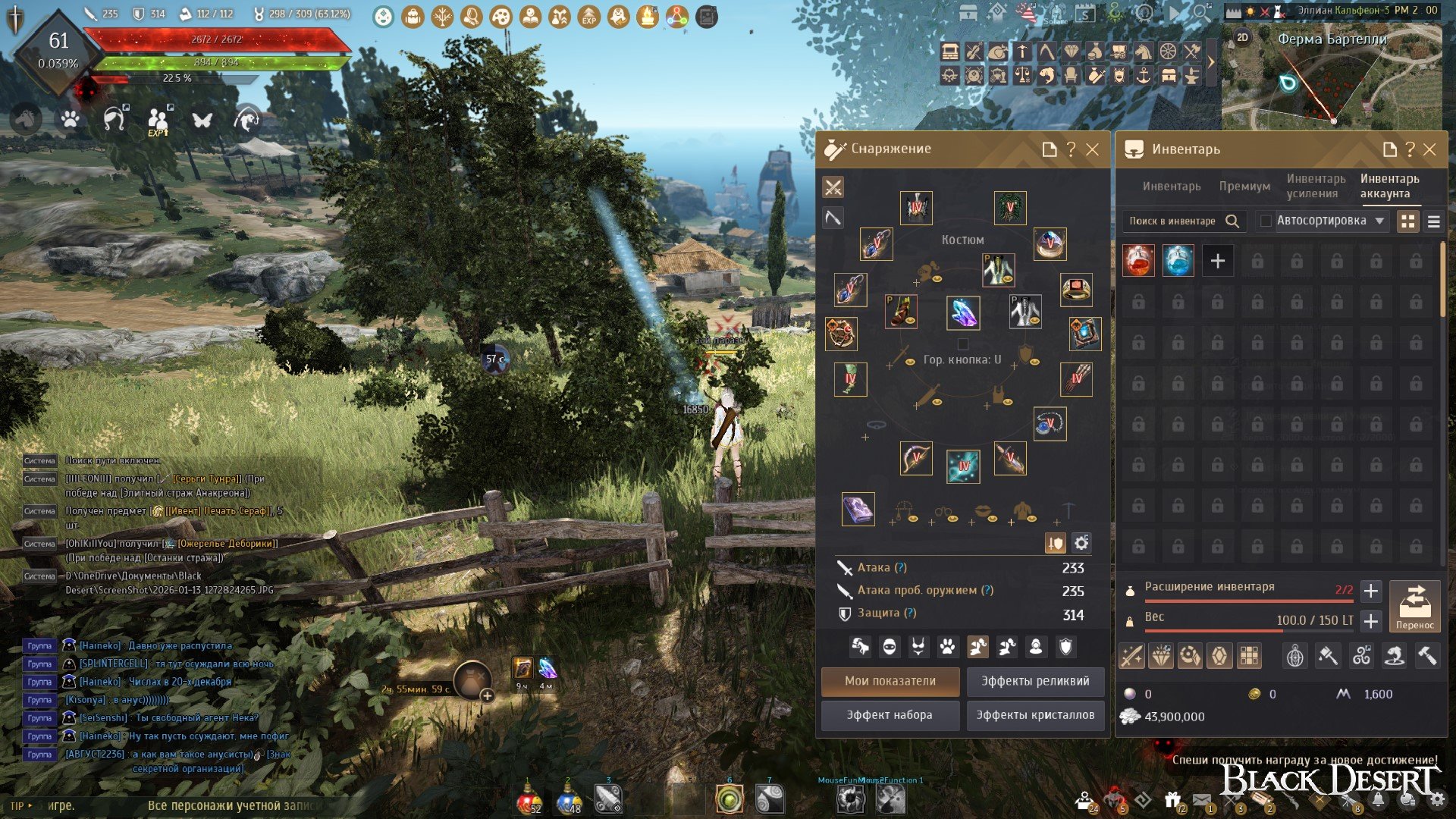Open equipment window gear settings
This screenshot has height=819, width=1456.
[1081, 543]
